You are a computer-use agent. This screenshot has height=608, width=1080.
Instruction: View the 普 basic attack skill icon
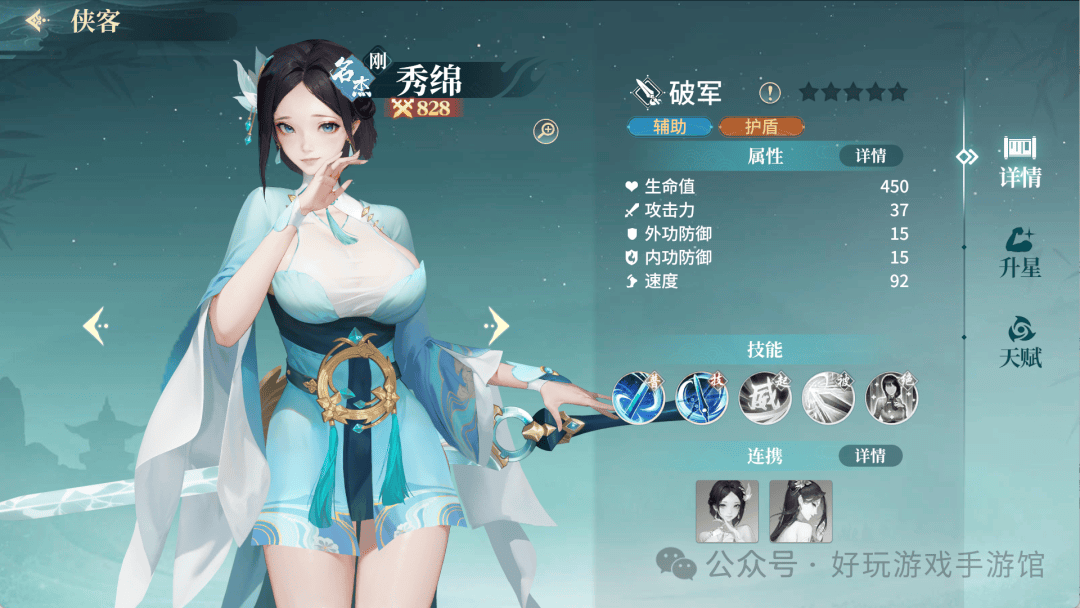pos(639,395)
